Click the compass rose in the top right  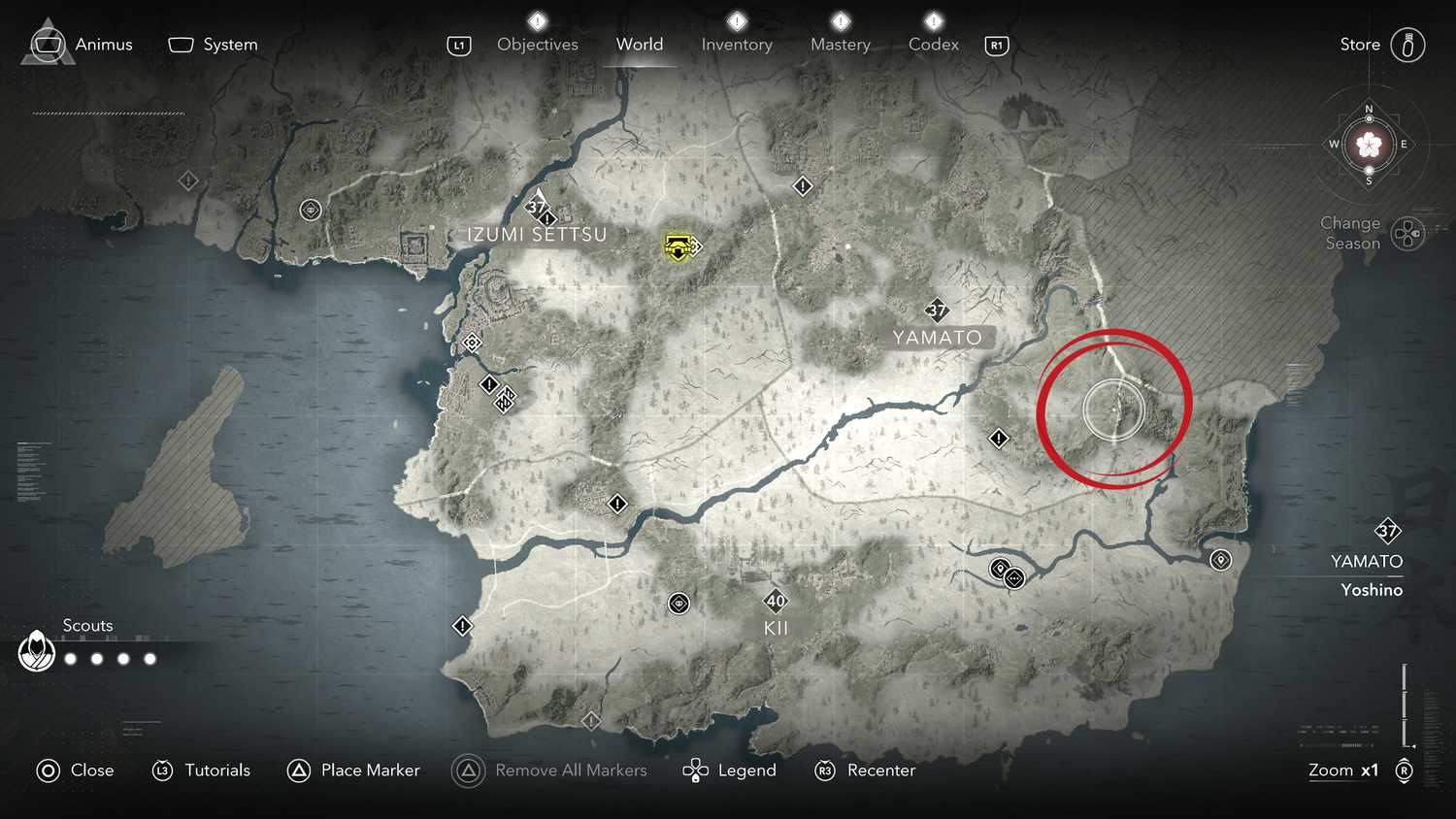[1369, 144]
